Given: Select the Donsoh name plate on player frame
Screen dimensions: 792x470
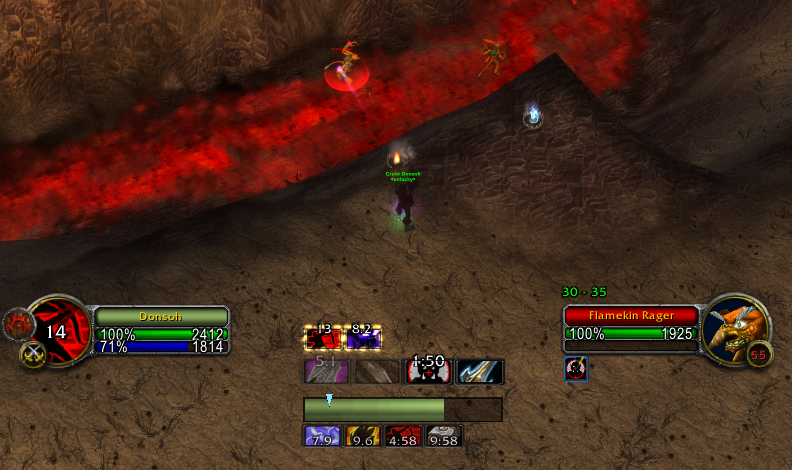Looking at the screenshot, I should point(162,315).
